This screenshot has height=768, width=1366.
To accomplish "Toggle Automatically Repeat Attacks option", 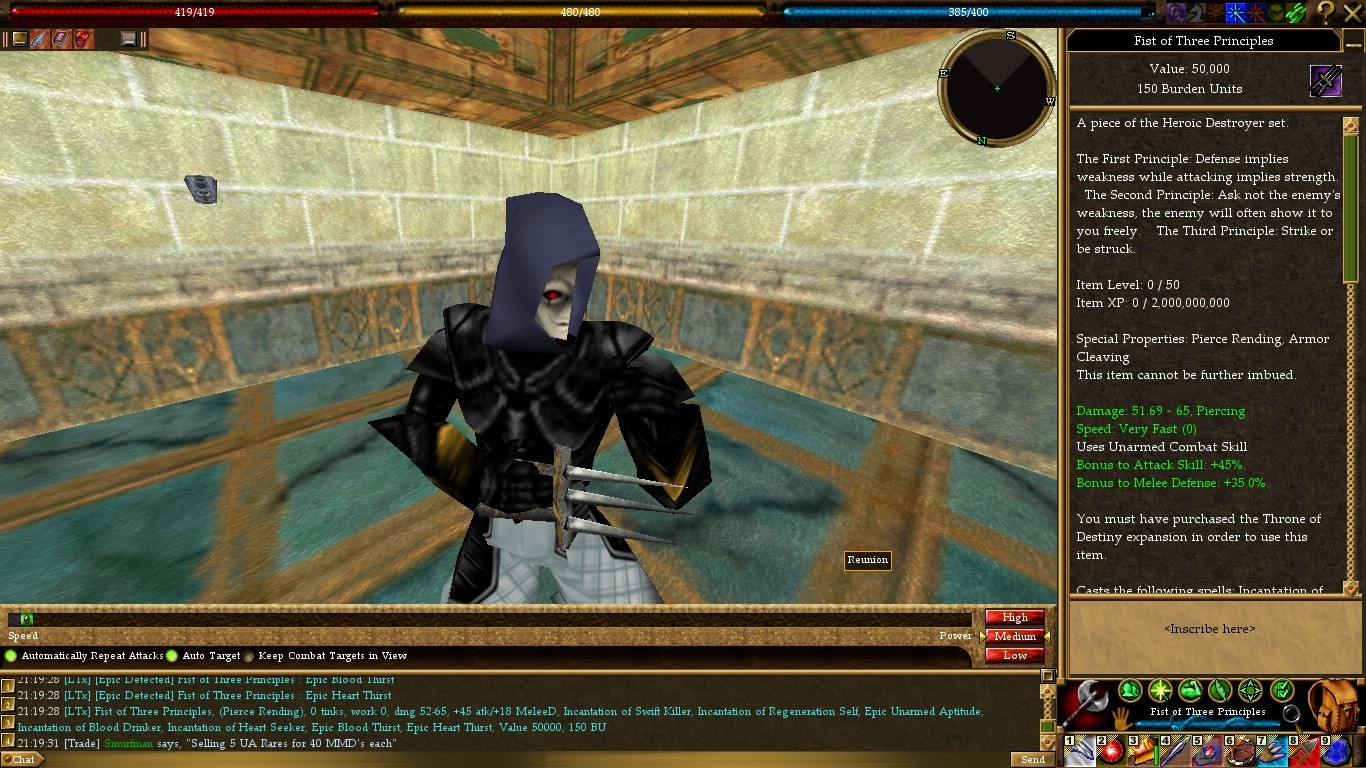I will click(x=11, y=656).
